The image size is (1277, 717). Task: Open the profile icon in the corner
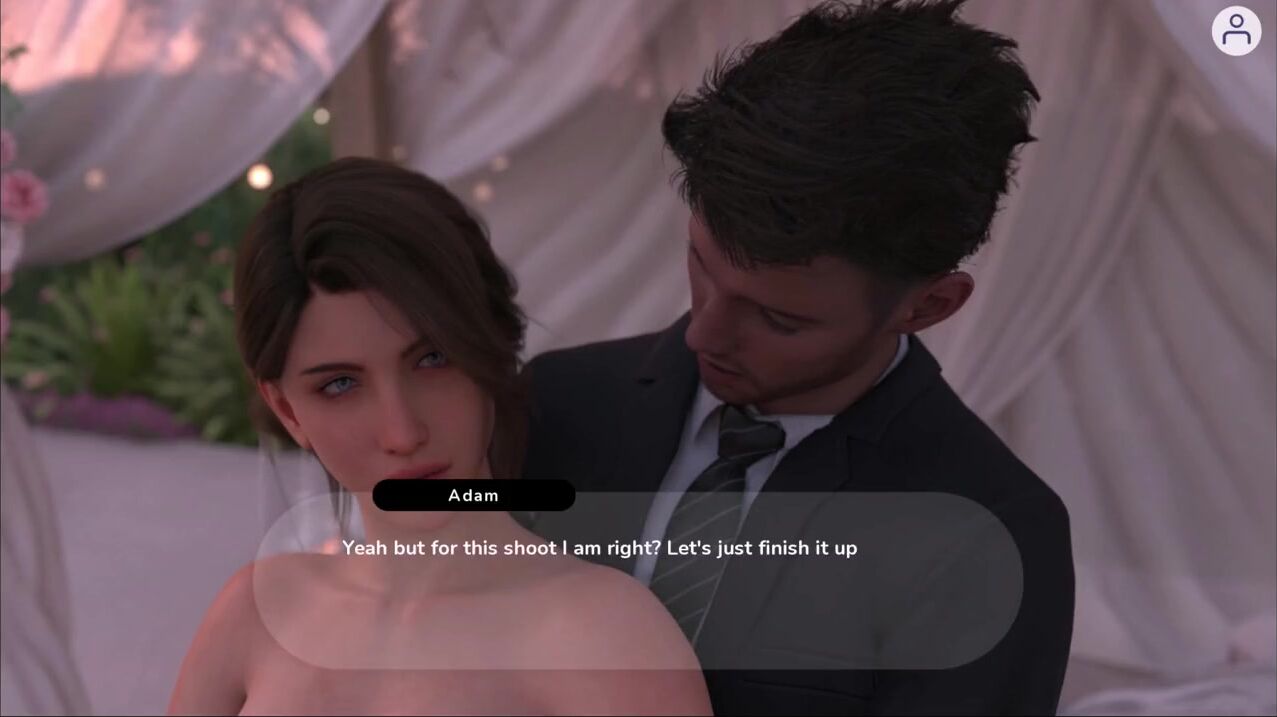point(1236,31)
